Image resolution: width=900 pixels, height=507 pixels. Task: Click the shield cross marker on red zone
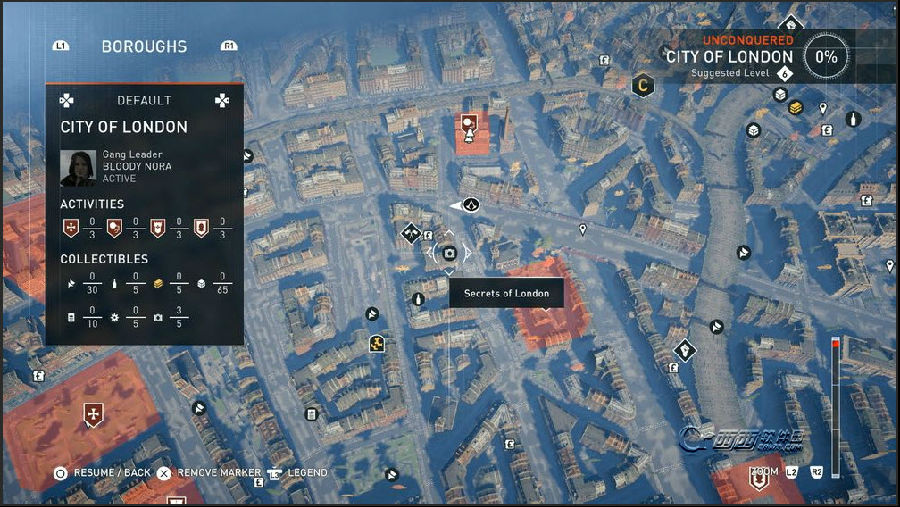[x=94, y=413]
